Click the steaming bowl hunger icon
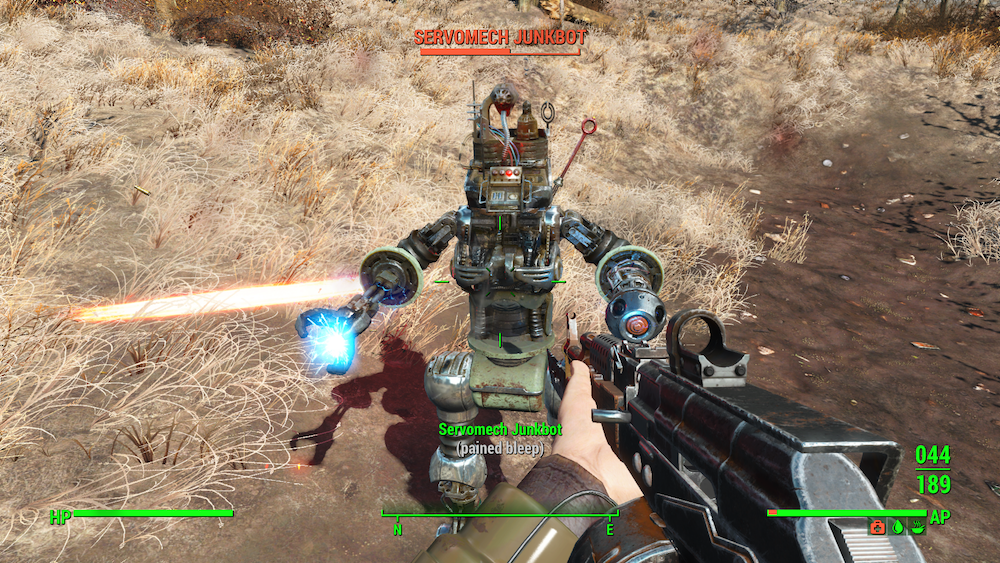Screen dimensions: 1000x563 click(x=918, y=527)
